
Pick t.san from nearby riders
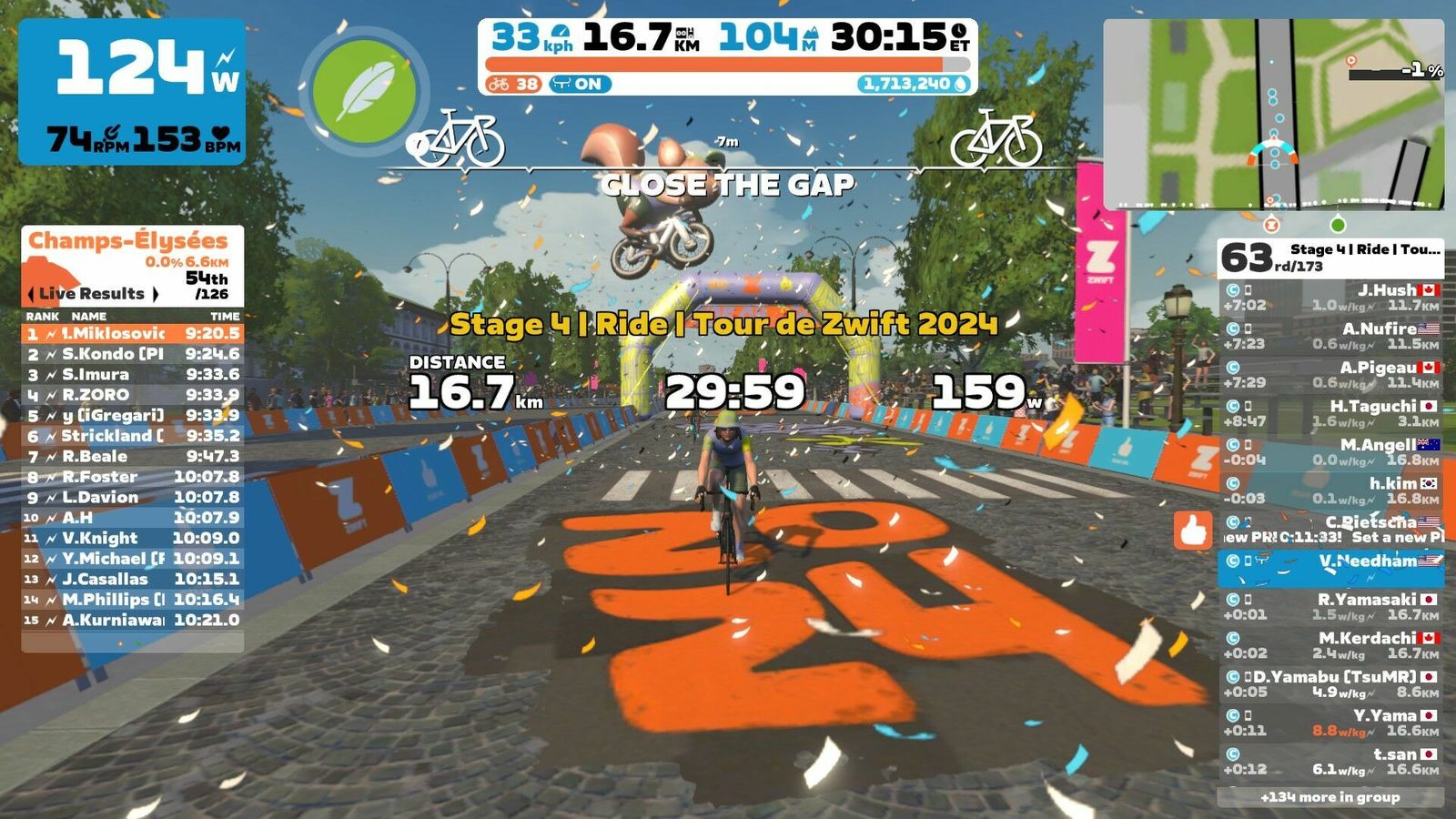pyautogui.click(x=1330, y=761)
